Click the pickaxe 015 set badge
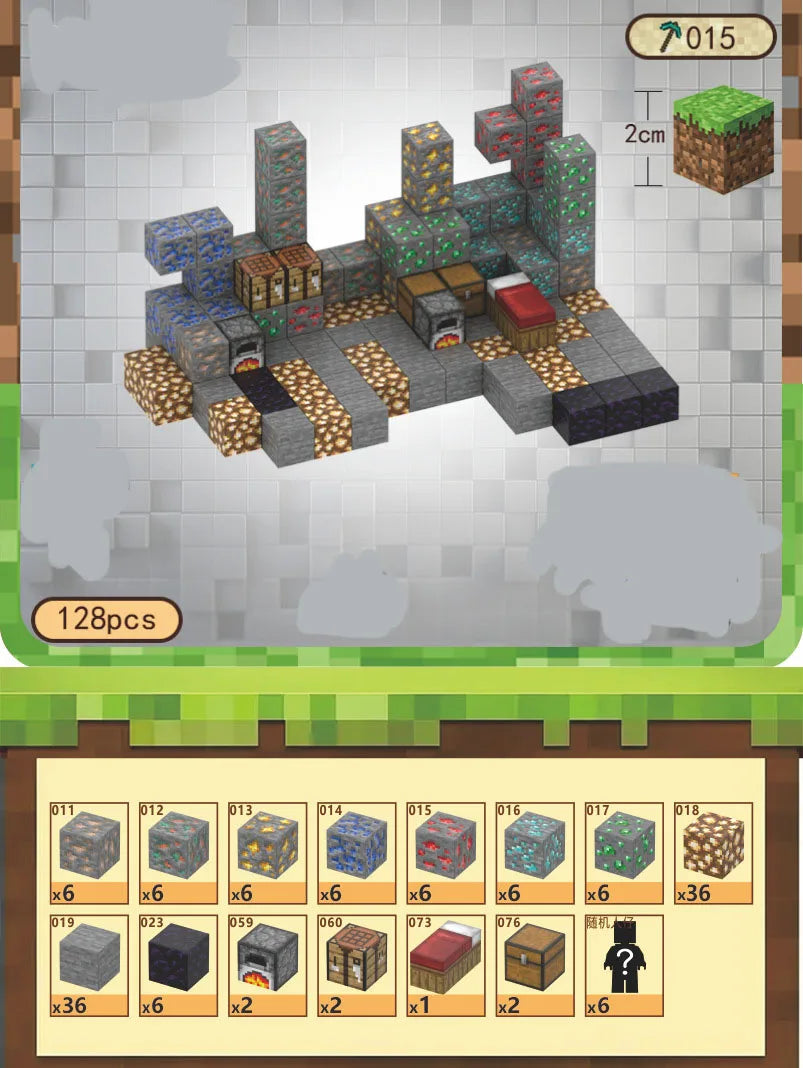This screenshot has height=1068, width=803. (x=701, y=39)
